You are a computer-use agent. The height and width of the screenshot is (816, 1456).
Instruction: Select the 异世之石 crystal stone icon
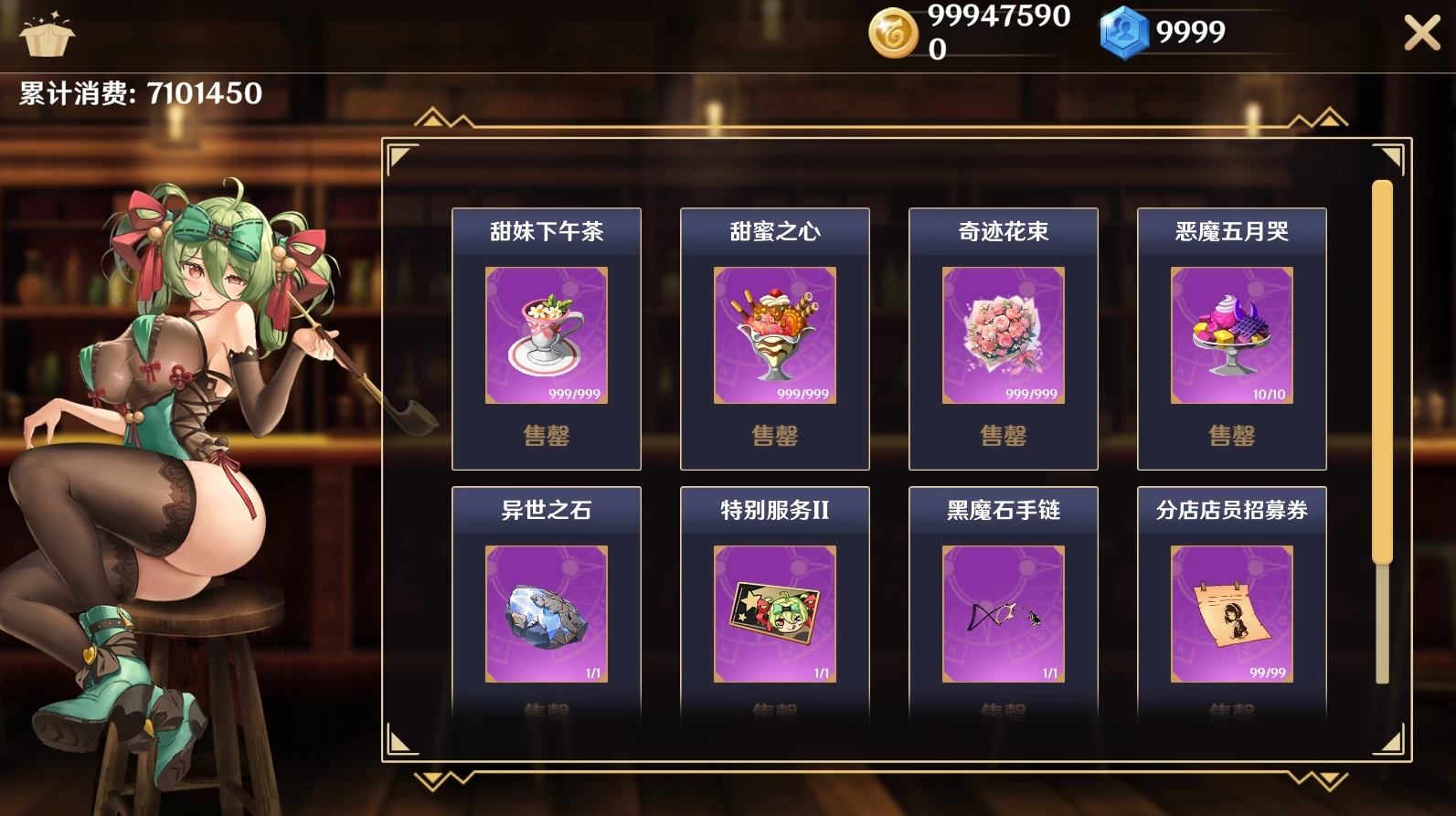click(546, 614)
